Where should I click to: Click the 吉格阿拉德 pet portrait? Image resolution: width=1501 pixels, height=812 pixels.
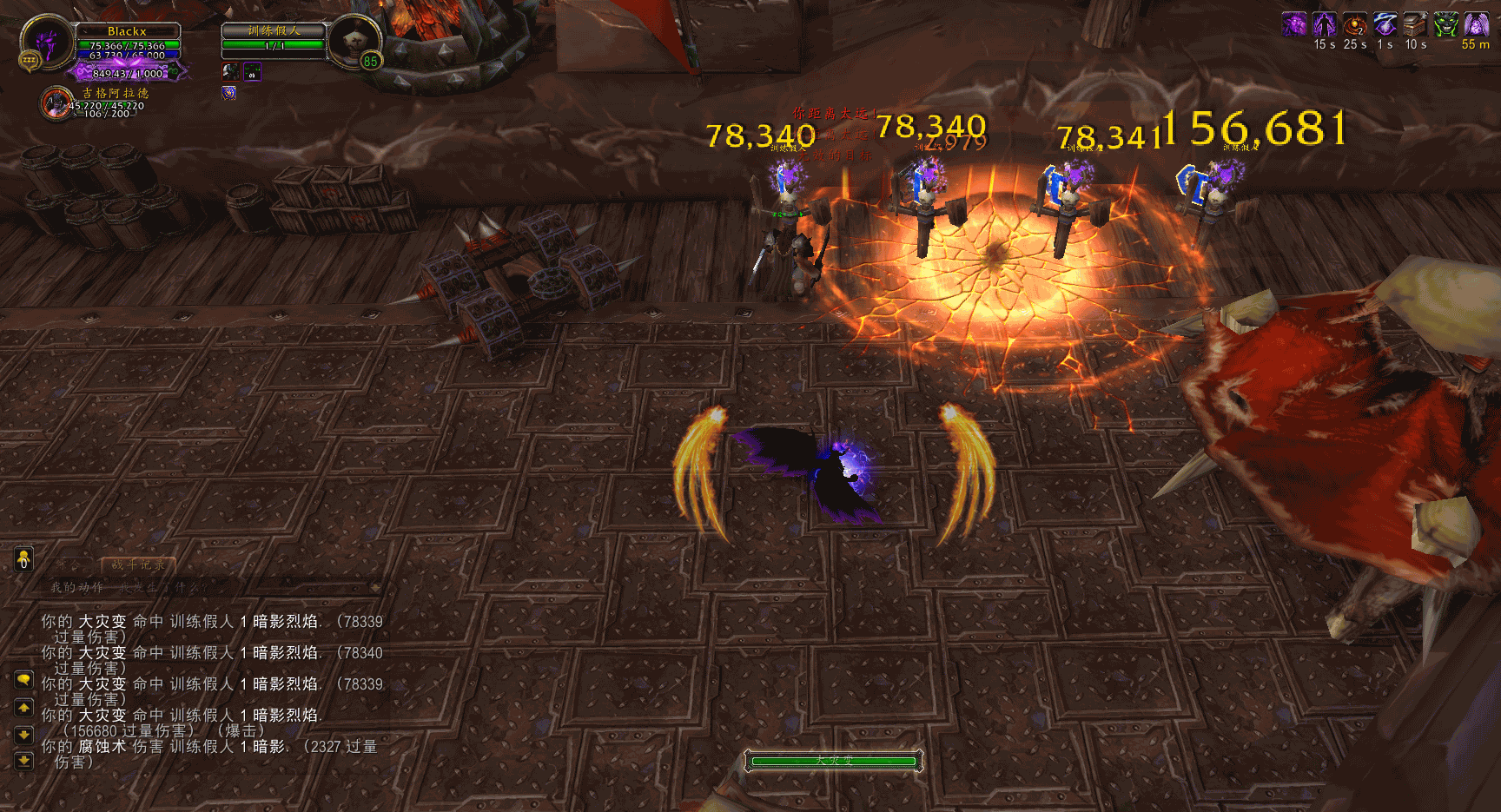(x=57, y=102)
